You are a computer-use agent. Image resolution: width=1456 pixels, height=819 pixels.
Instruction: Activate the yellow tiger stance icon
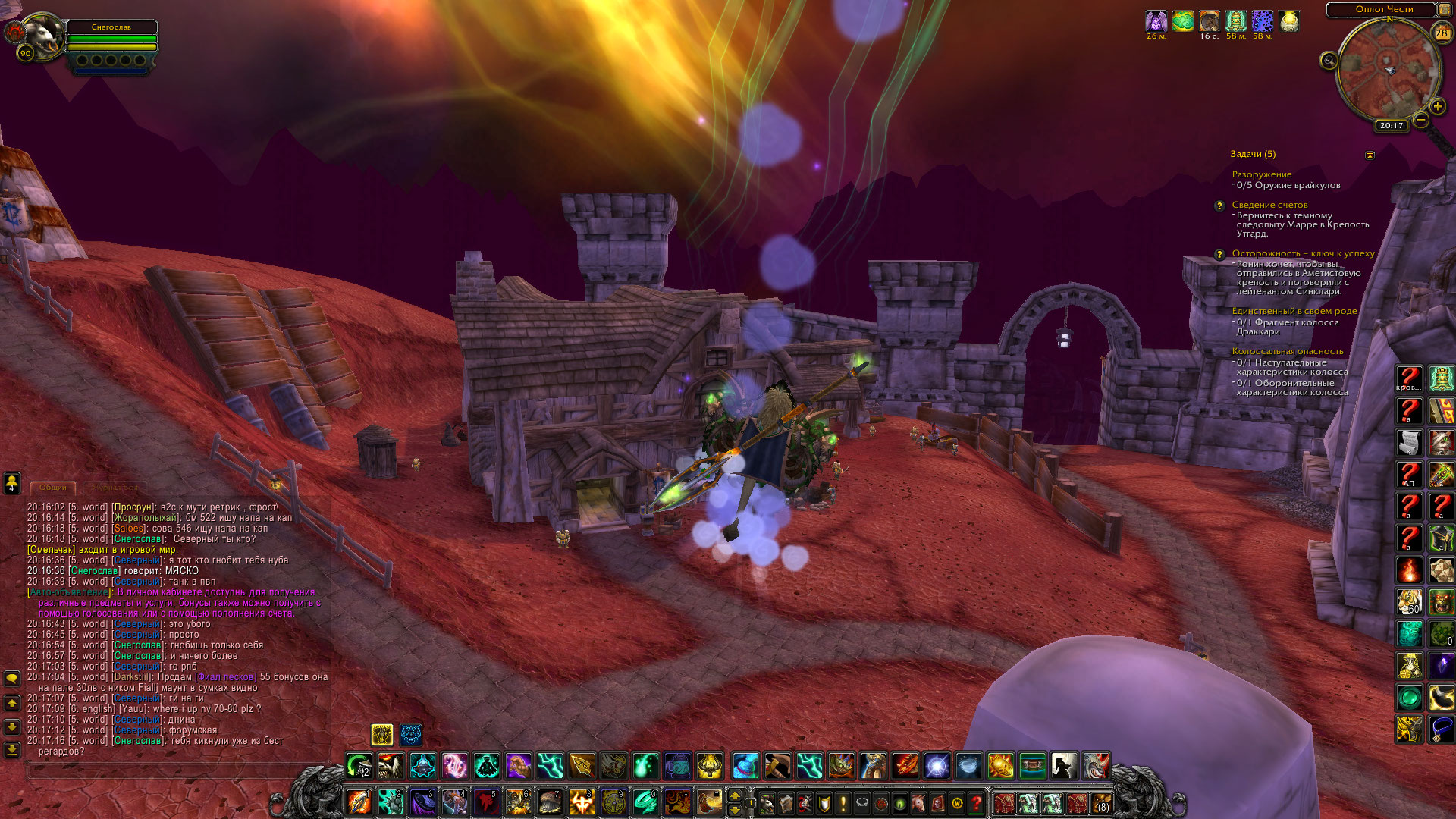click(382, 734)
